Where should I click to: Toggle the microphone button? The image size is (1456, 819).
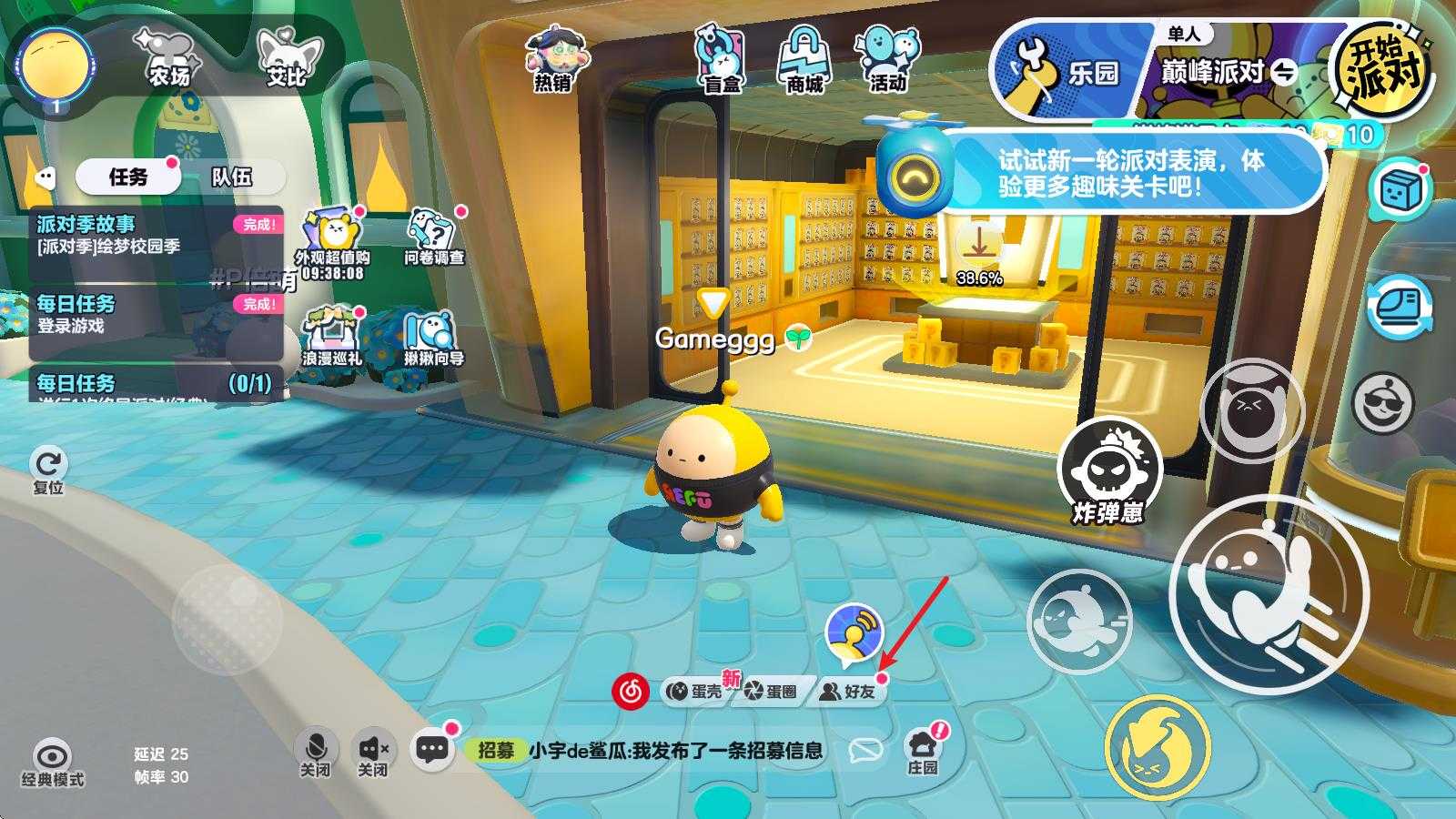click(x=315, y=753)
